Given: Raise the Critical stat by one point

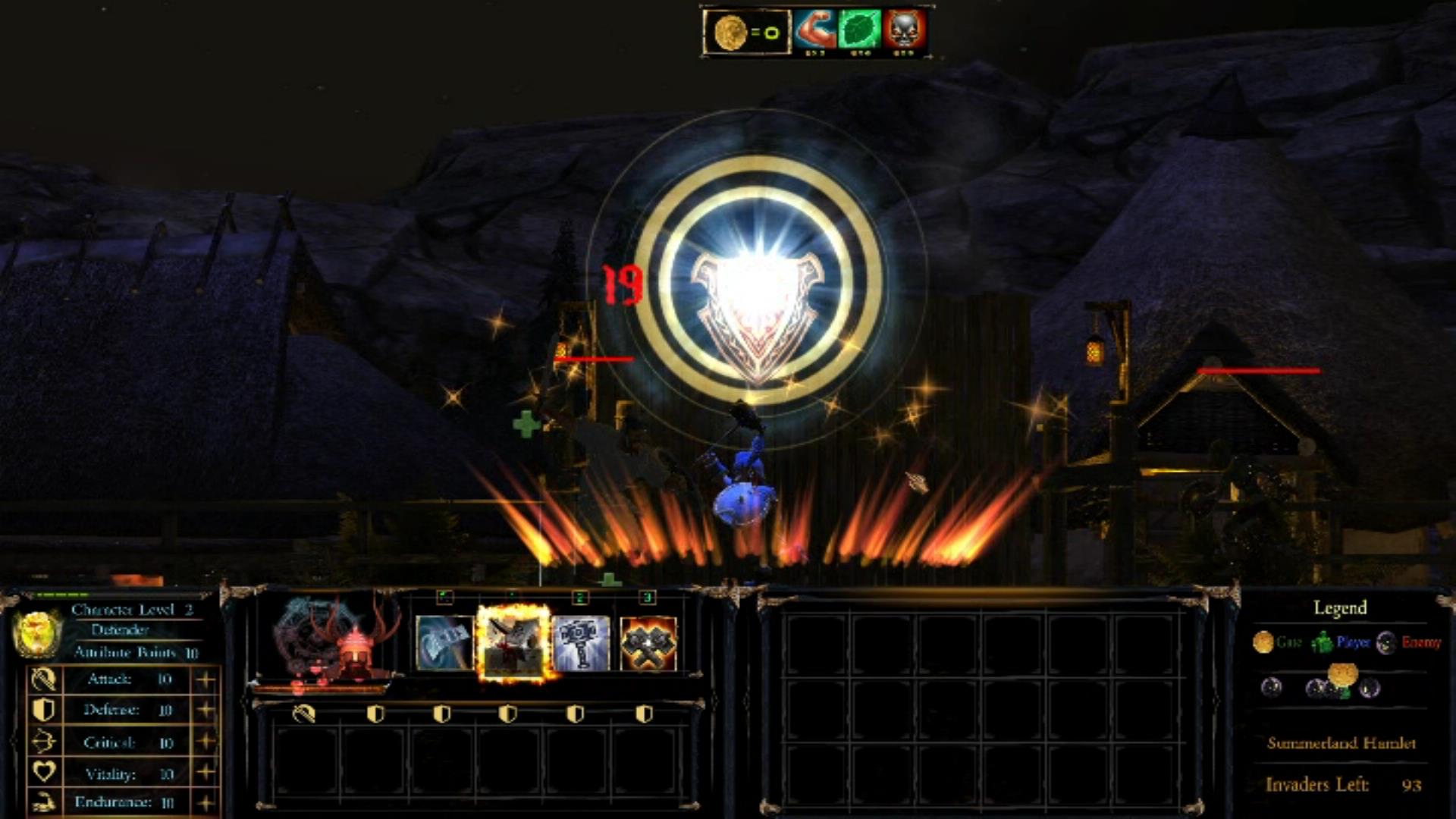Looking at the screenshot, I should [205, 742].
